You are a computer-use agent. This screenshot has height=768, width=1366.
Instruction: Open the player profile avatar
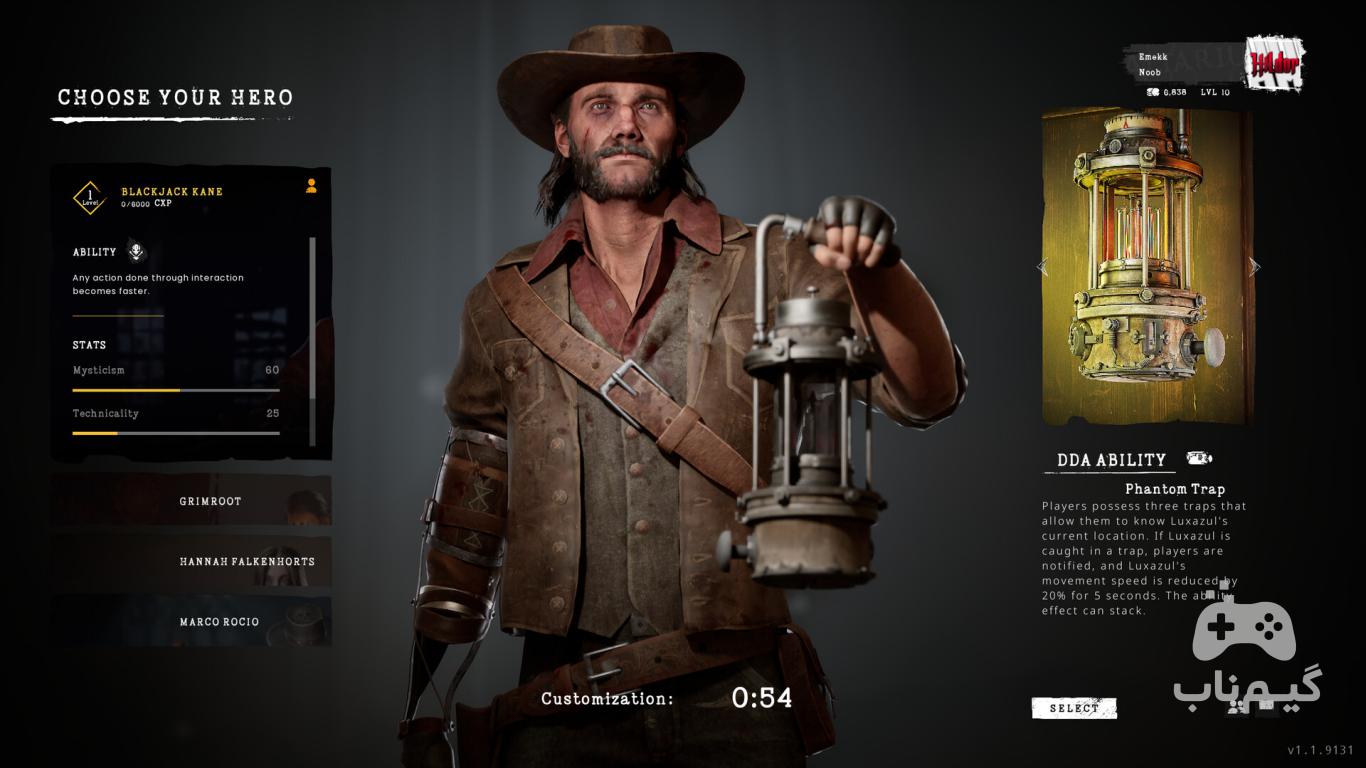[1273, 65]
